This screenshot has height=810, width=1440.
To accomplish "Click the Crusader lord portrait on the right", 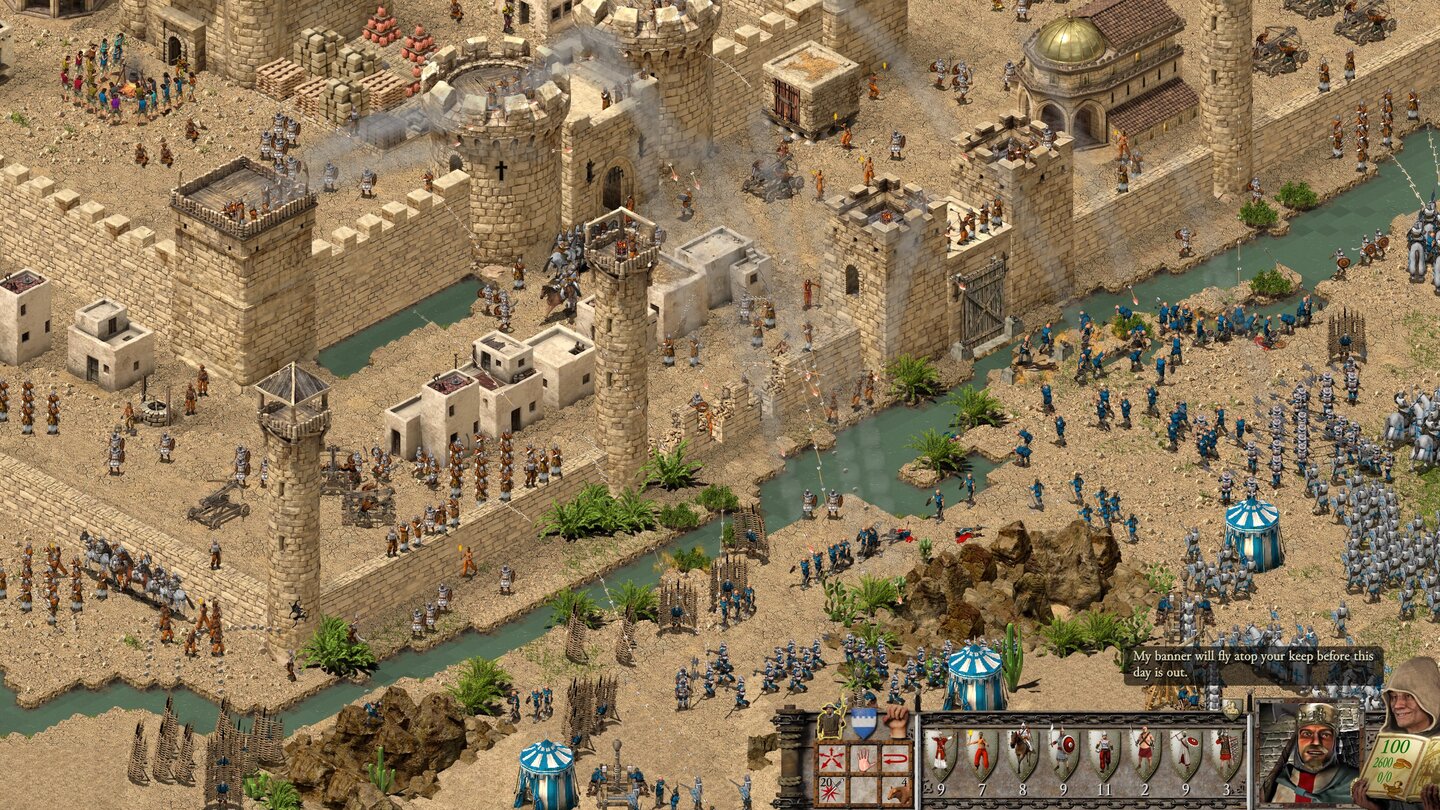I will point(1312,753).
